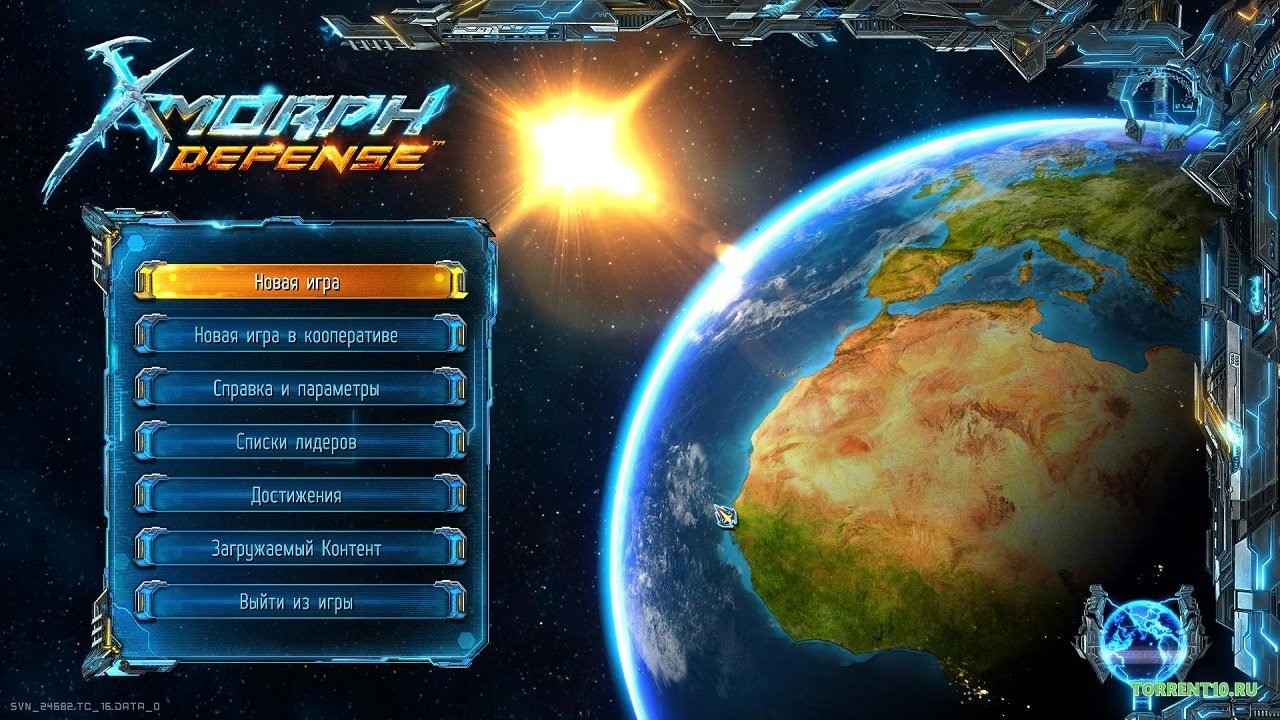Open the Списки лидеров leaderboards
This screenshot has height=720, width=1280.
click(302, 442)
